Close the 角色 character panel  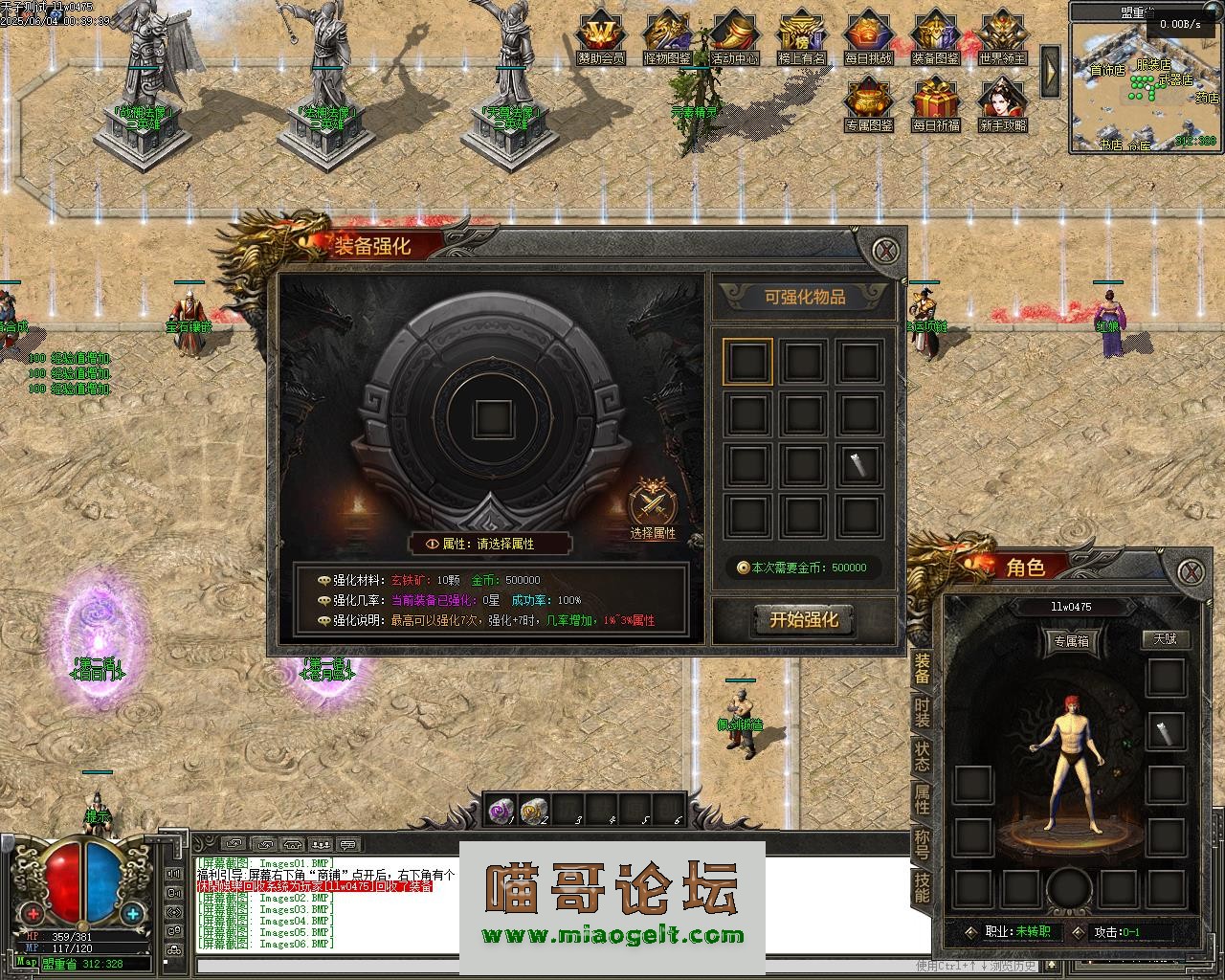click(1190, 572)
